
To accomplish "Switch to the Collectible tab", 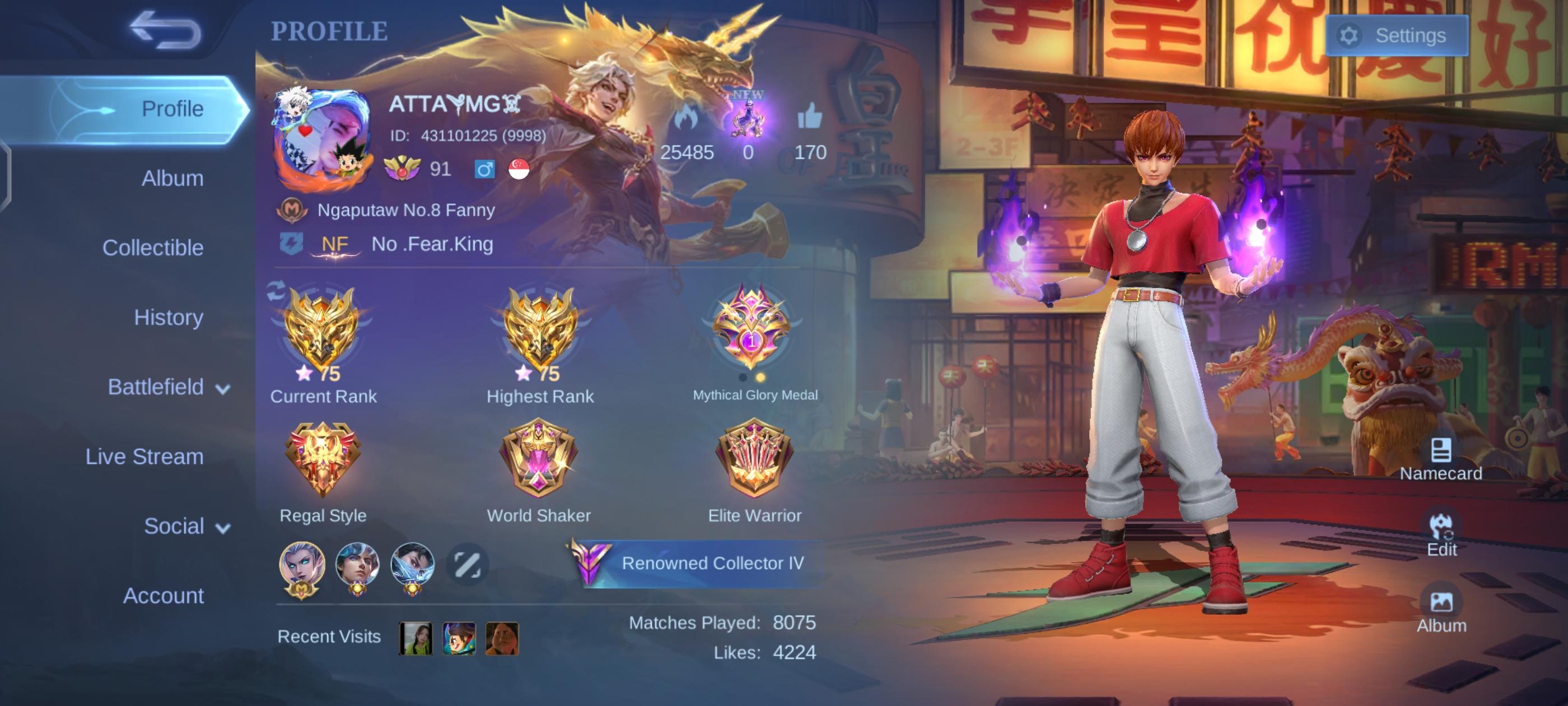I will pos(153,248).
